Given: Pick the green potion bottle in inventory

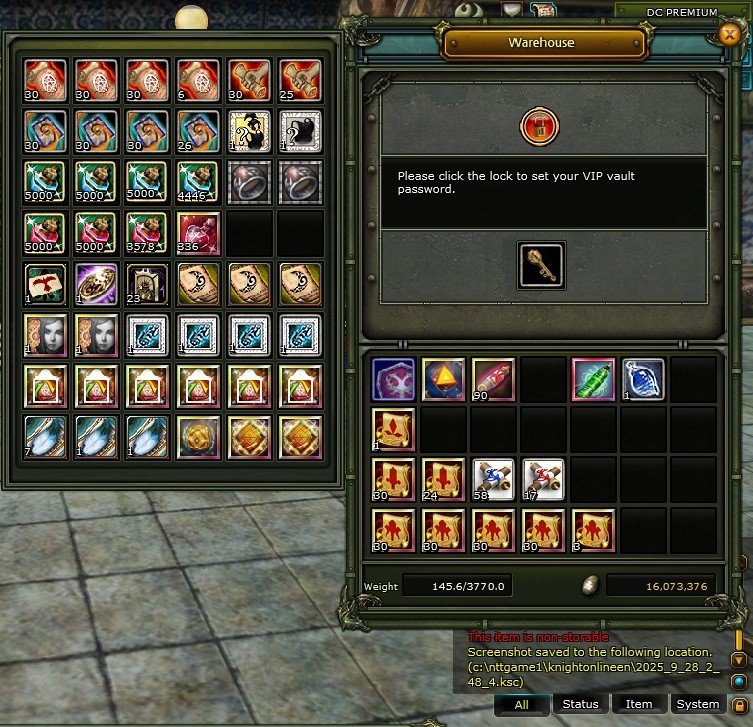Looking at the screenshot, I should click(x=592, y=380).
